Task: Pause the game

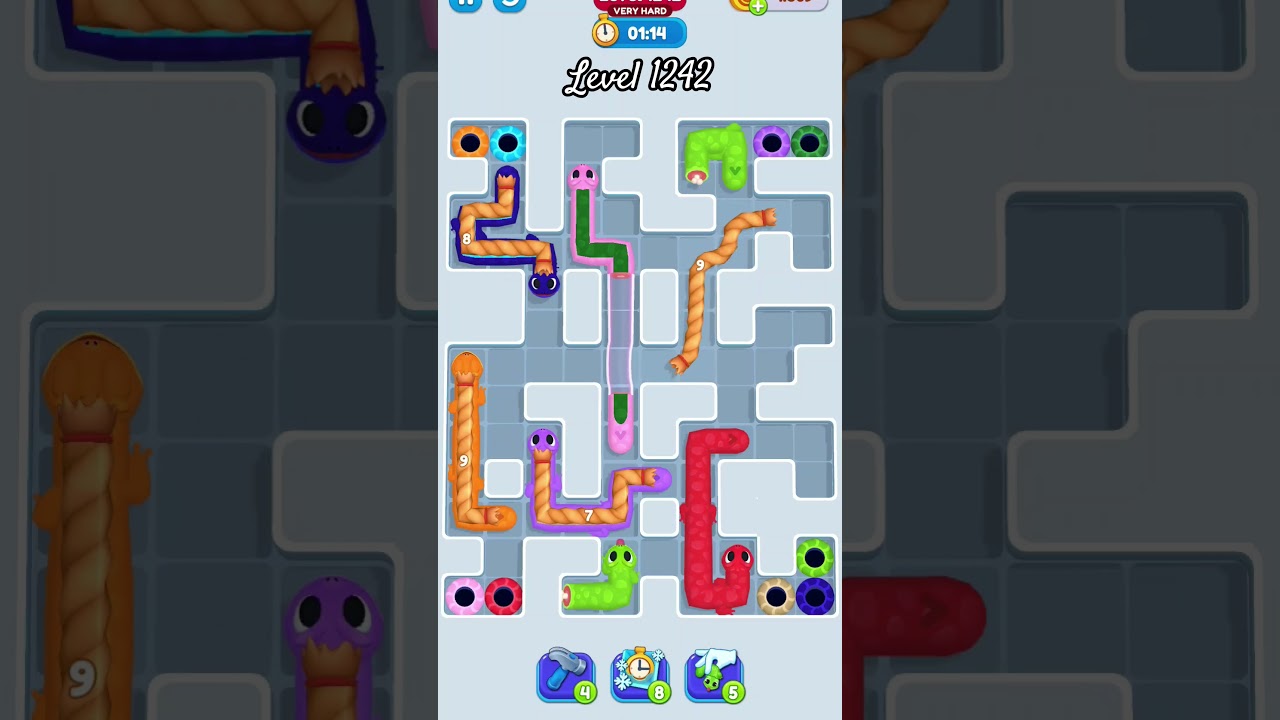Action: [x=465, y=3]
